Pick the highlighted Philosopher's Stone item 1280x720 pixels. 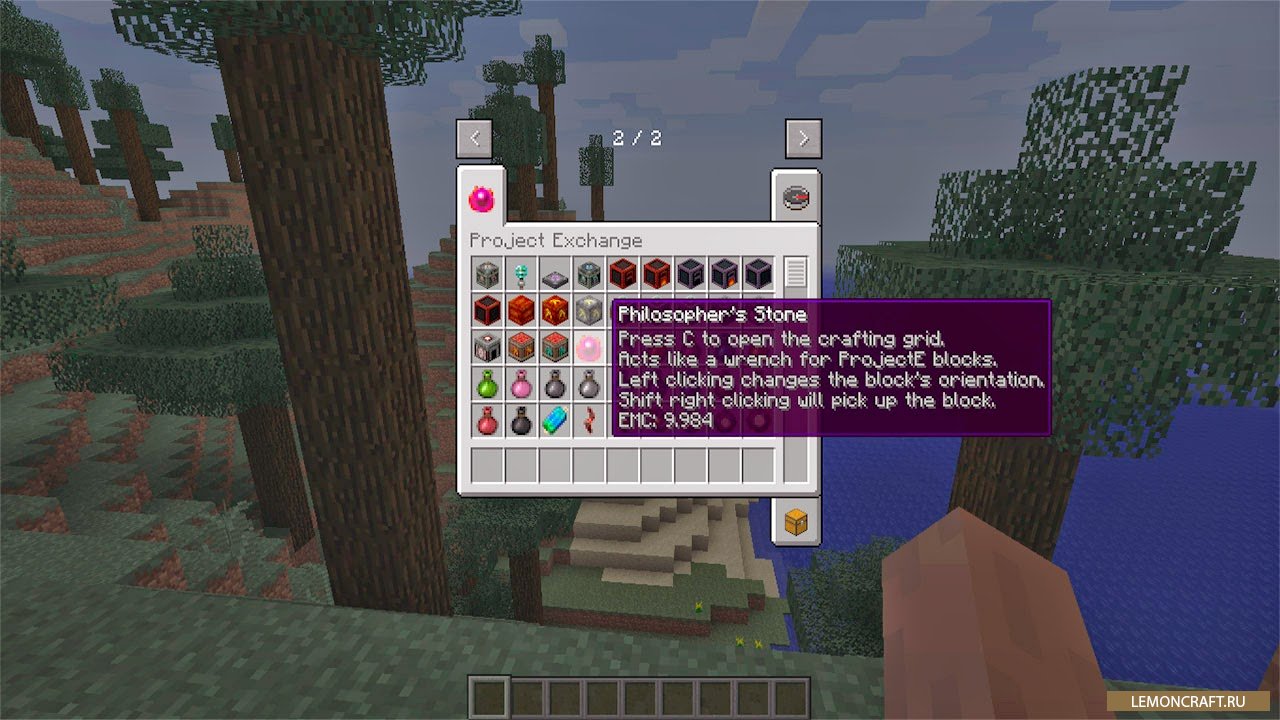589,348
